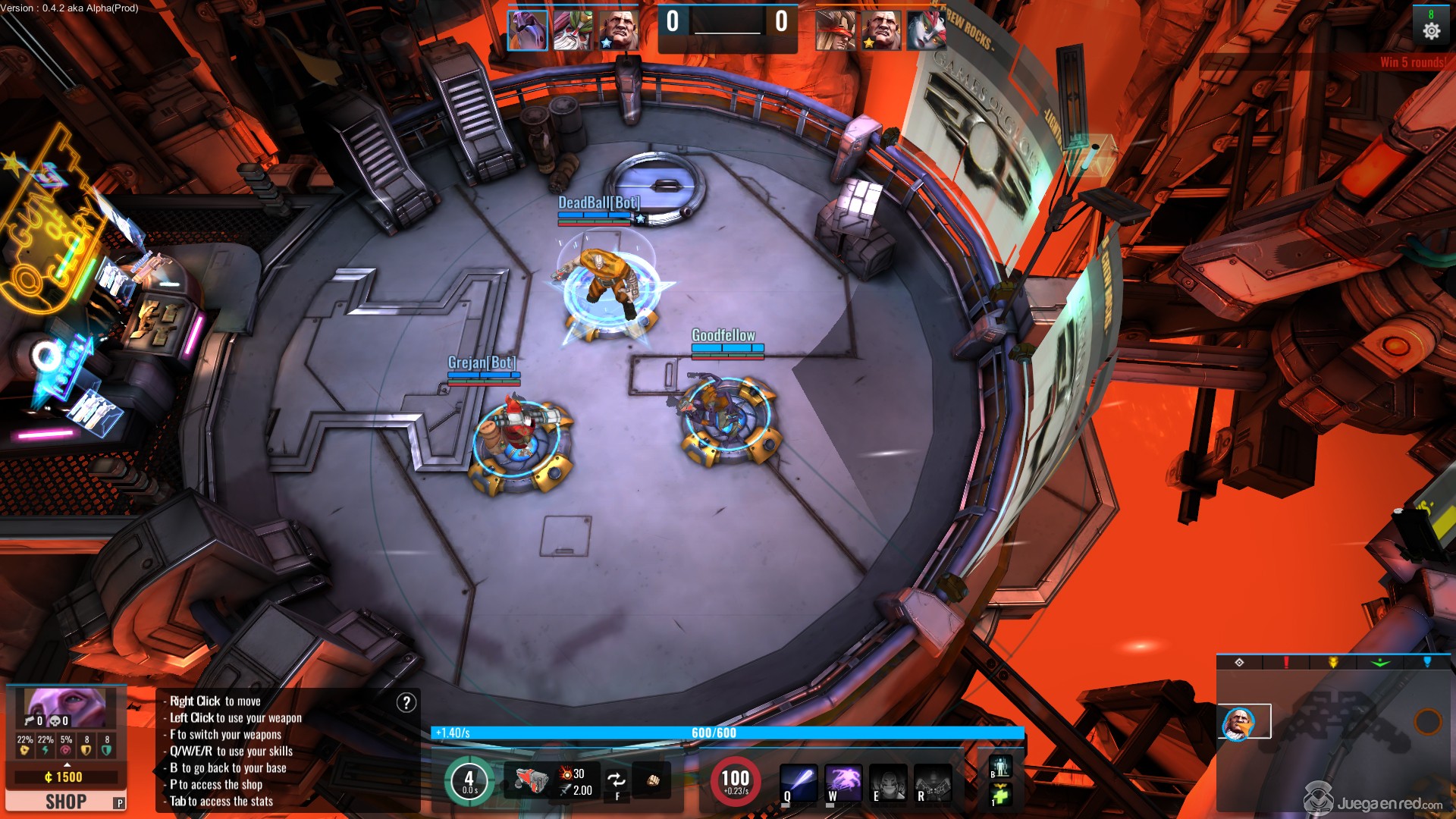
Task: Click the minimap's white diamond ping button
Action: tap(1239, 663)
